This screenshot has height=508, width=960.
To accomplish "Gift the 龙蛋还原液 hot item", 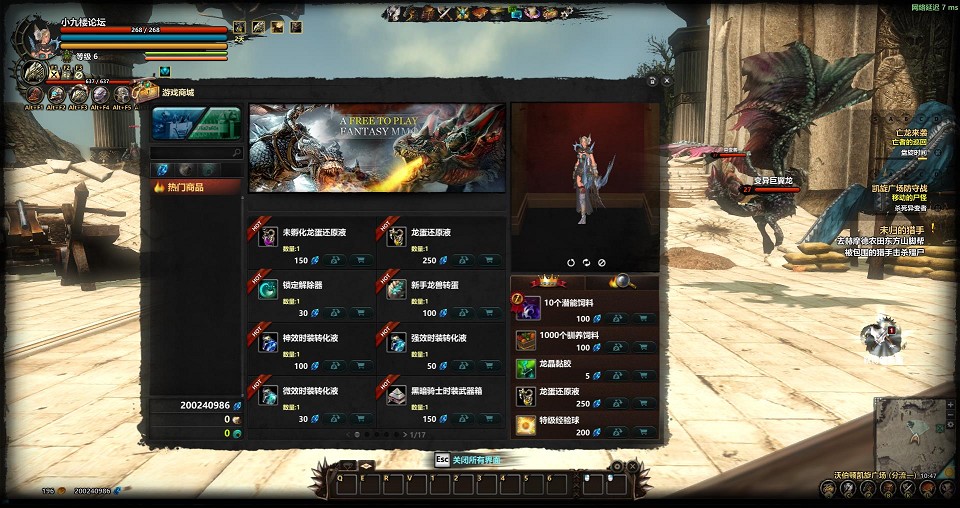I will (x=463, y=260).
